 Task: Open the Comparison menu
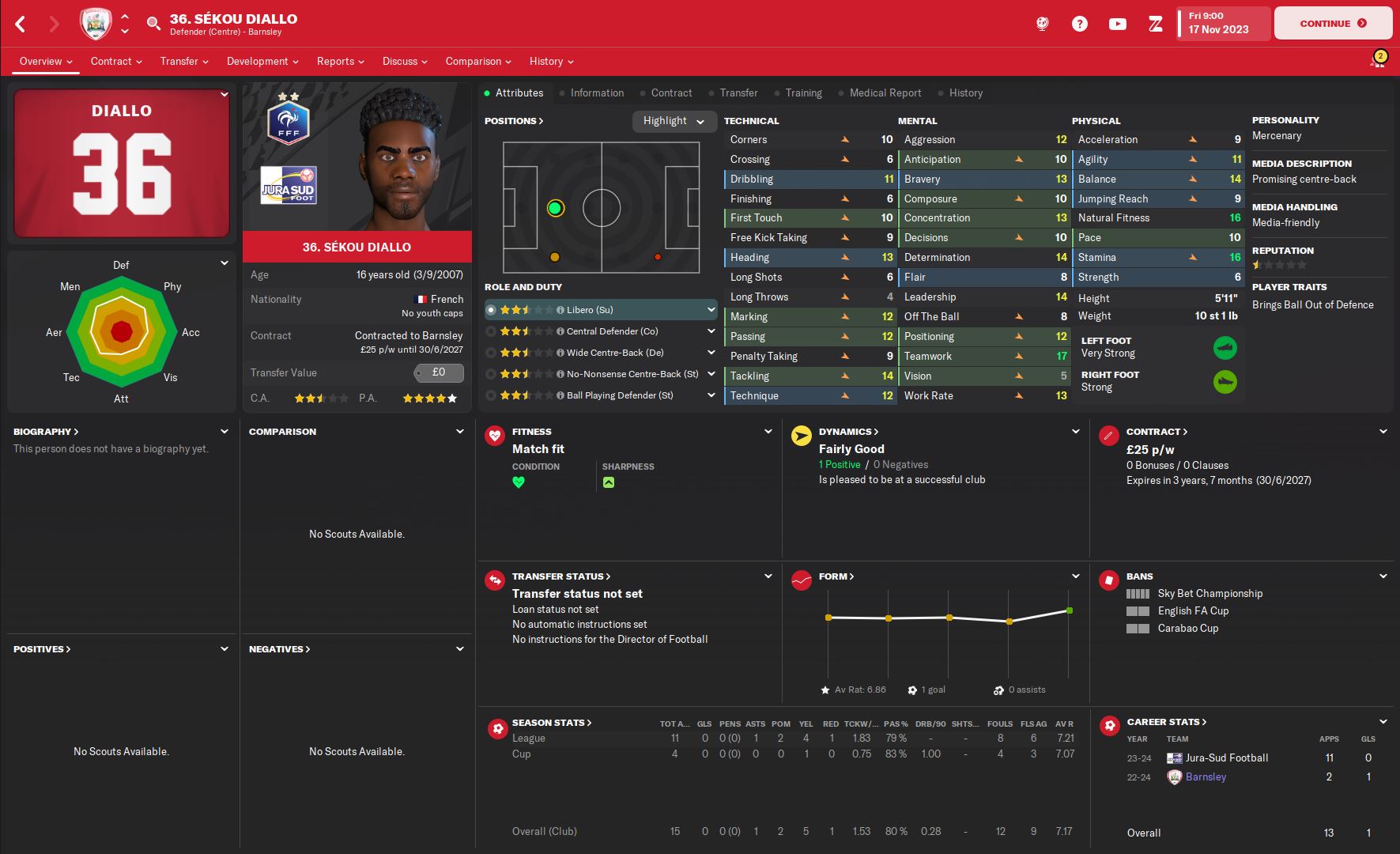tap(478, 61)
